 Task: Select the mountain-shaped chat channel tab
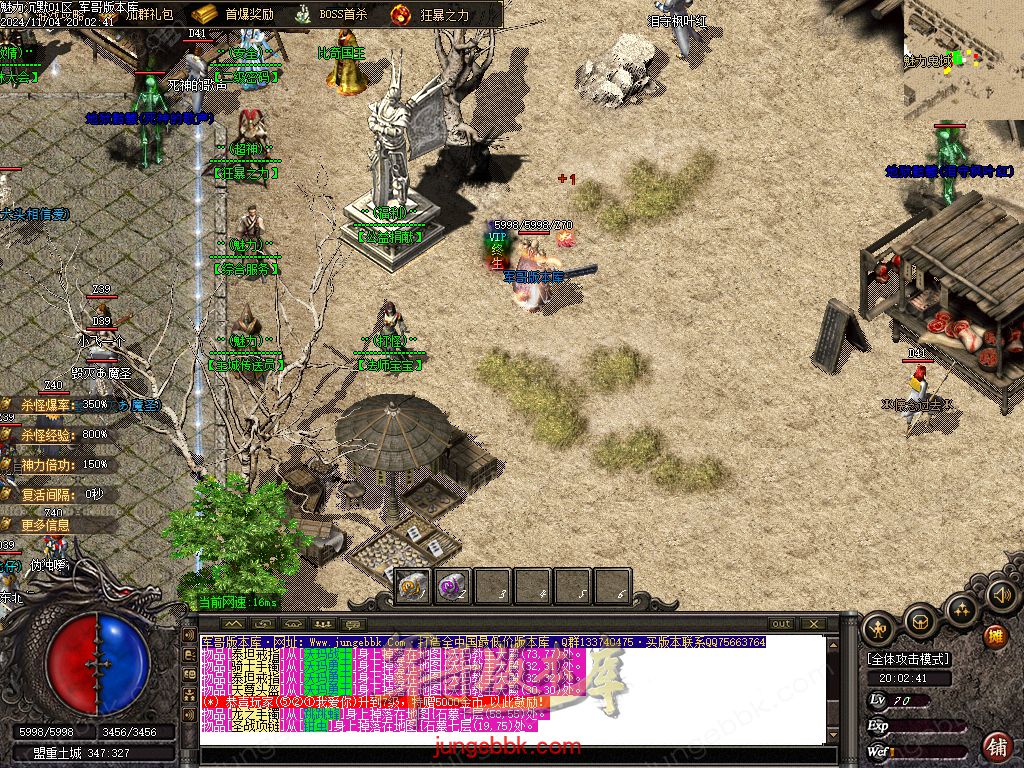coord(233,624)
